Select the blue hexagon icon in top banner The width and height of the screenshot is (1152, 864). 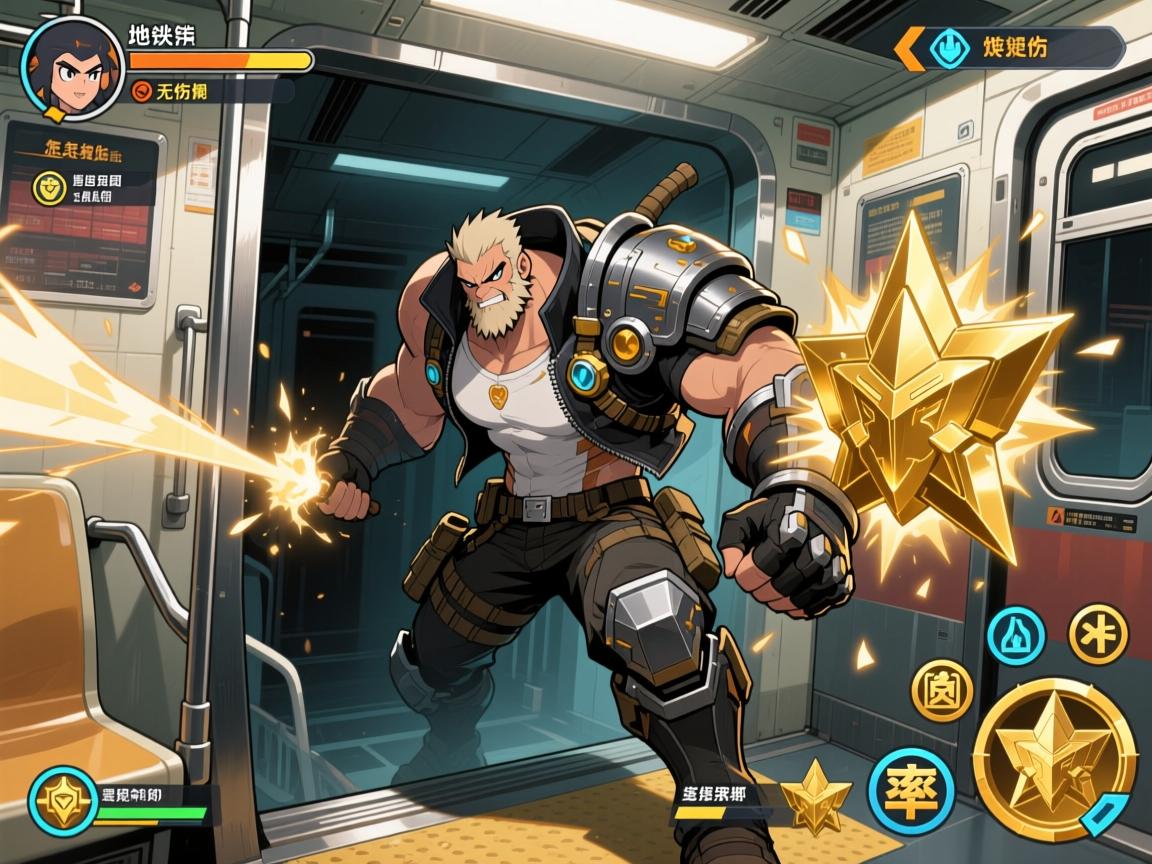pos(949,48)
